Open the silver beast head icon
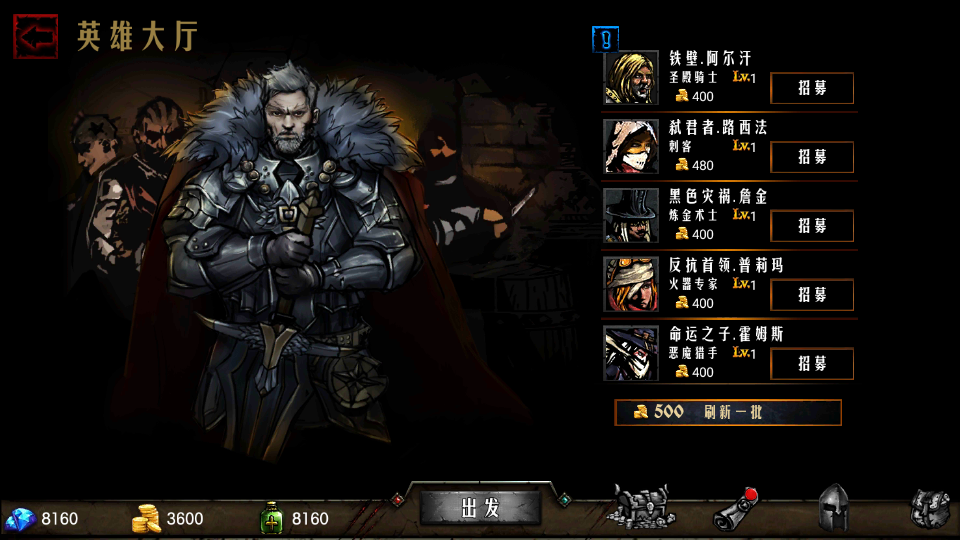Viewport: 960px width, 540px height. (929, 508)
